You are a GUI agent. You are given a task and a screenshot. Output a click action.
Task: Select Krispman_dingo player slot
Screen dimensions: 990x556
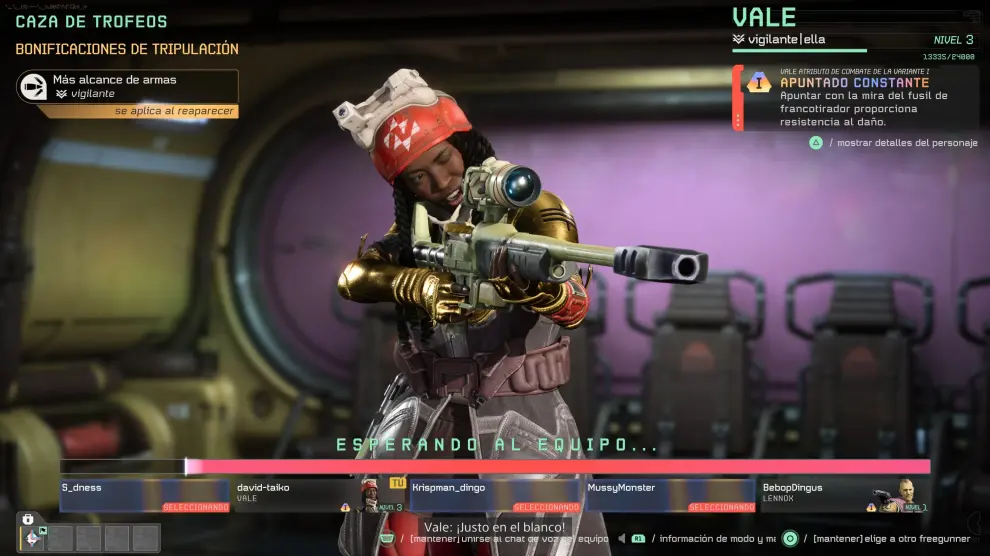click(495, 495)
